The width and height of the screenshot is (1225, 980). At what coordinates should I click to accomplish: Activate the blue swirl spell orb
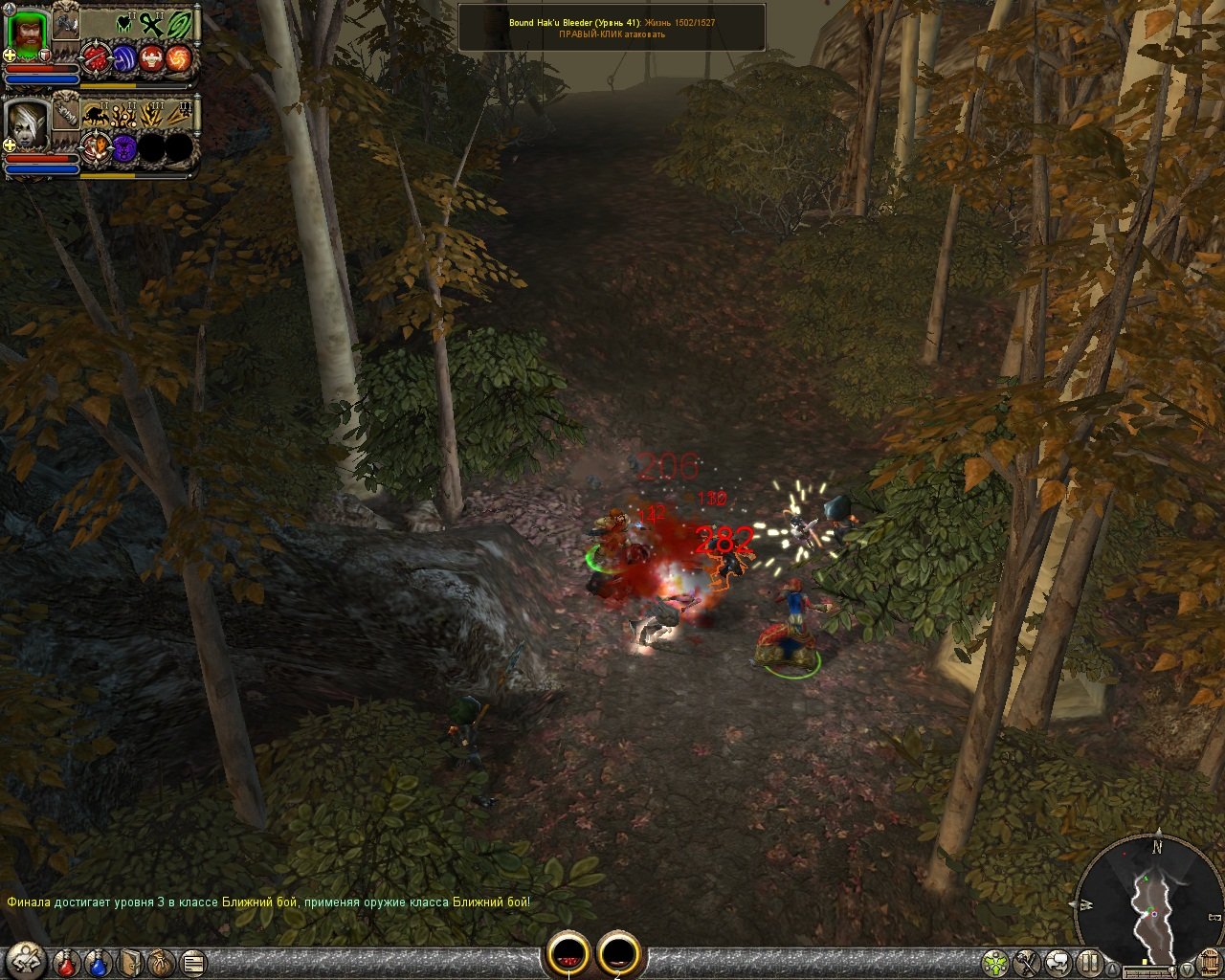(124, 59)
